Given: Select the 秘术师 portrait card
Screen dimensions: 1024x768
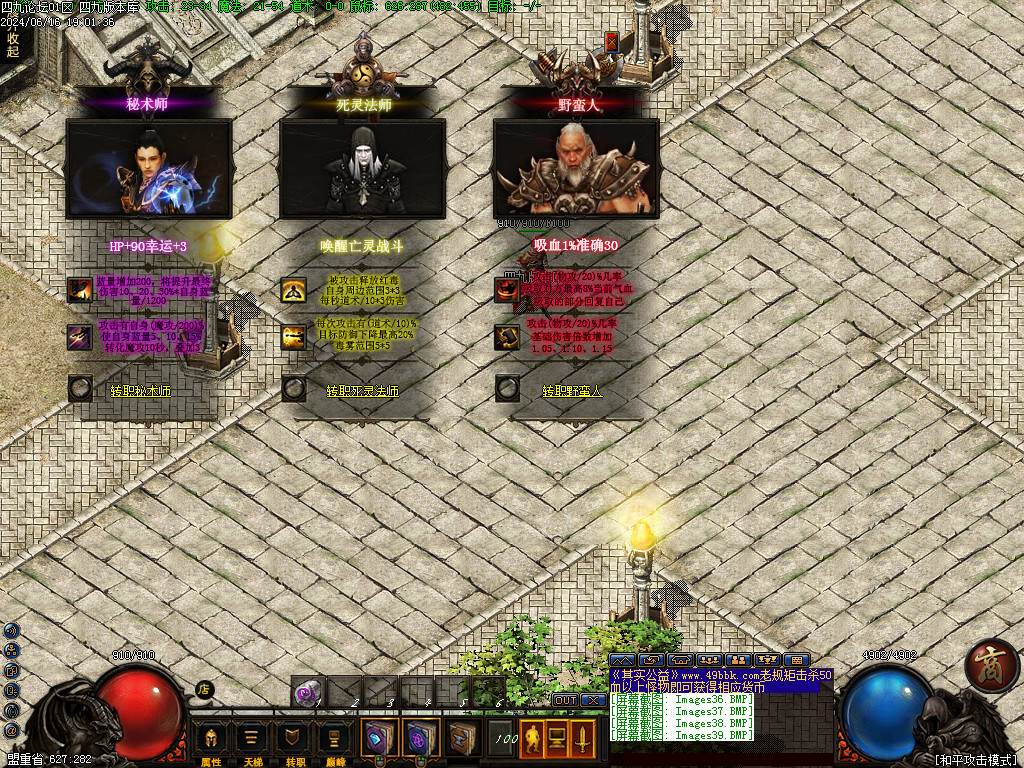Looking at the screenshot, I should pos(149,168).
